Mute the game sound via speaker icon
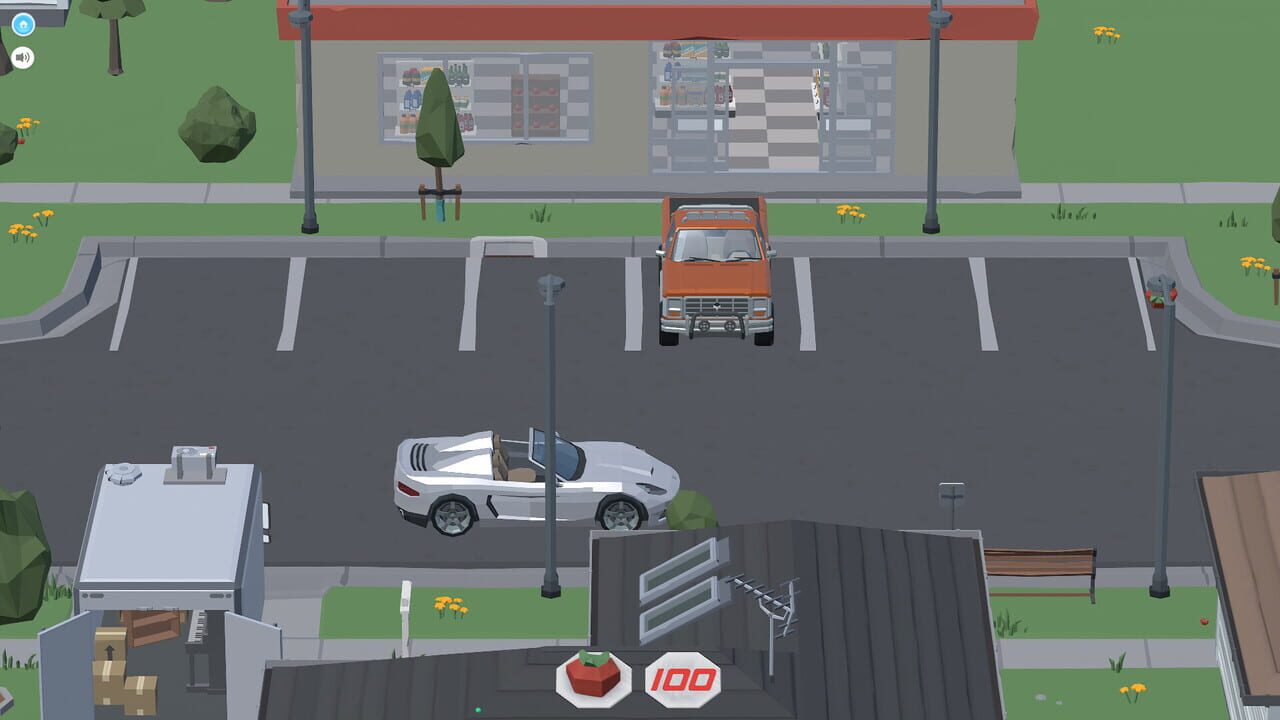The image size is (1280, 720). pyautogui.click(x=22, y=57)
